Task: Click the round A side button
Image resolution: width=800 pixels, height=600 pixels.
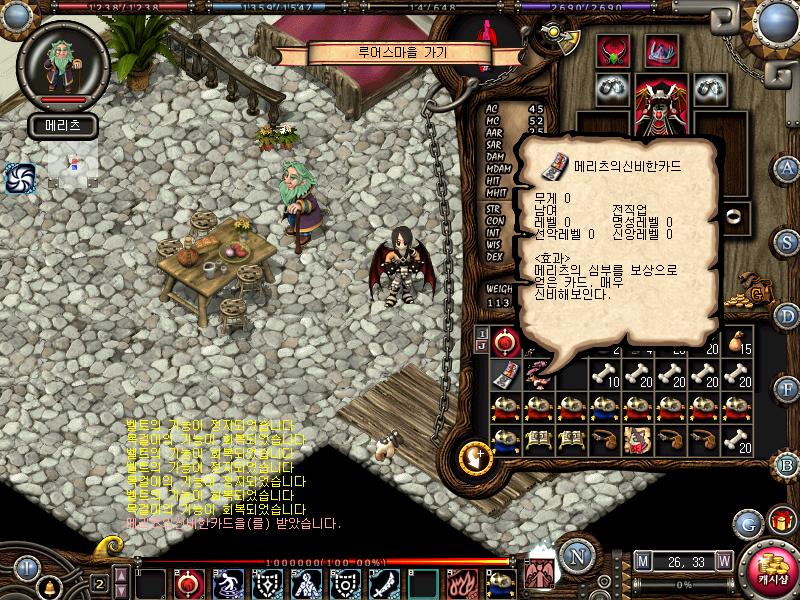Action: click(x=787, y=167)
